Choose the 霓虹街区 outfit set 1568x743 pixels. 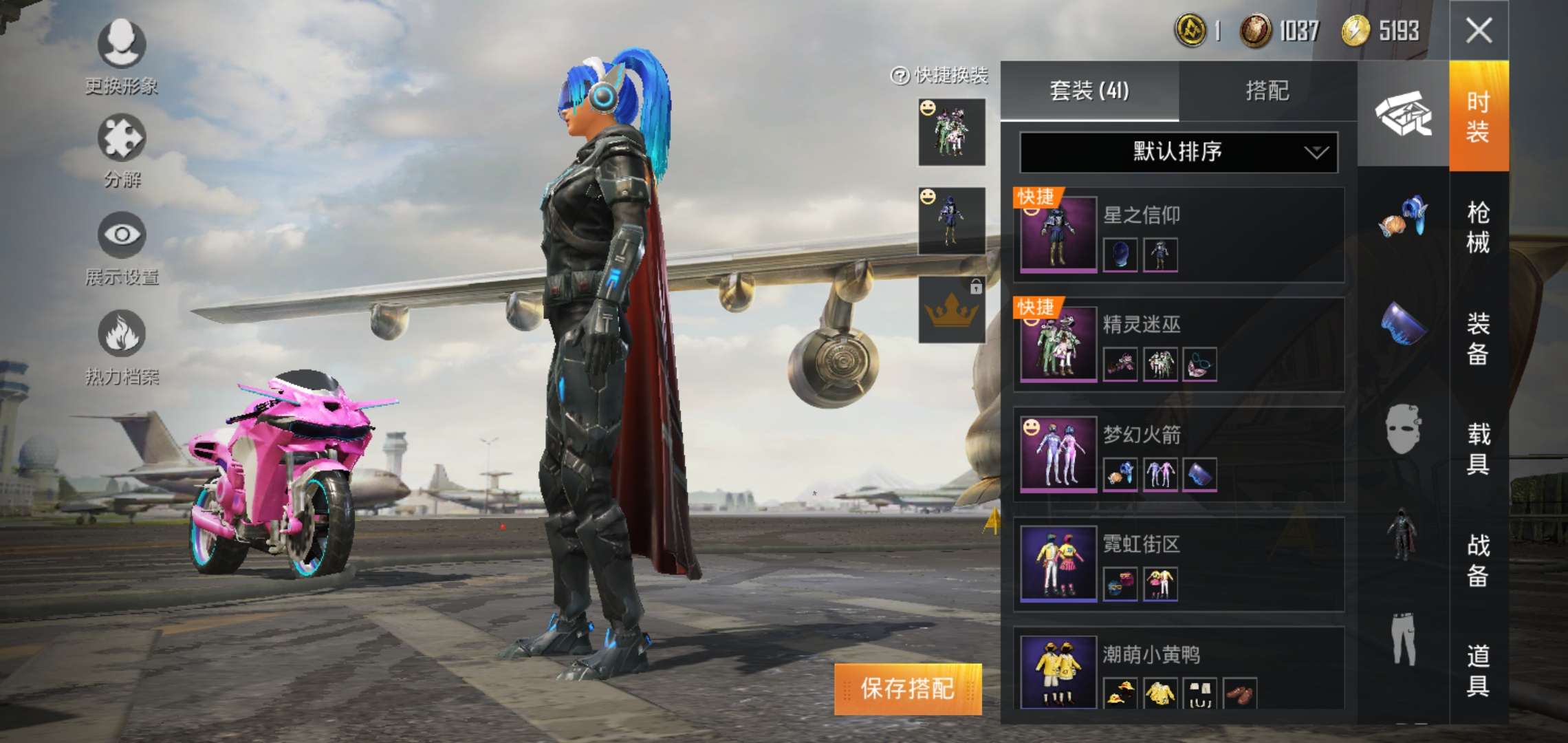click(x=1179, y=565)
